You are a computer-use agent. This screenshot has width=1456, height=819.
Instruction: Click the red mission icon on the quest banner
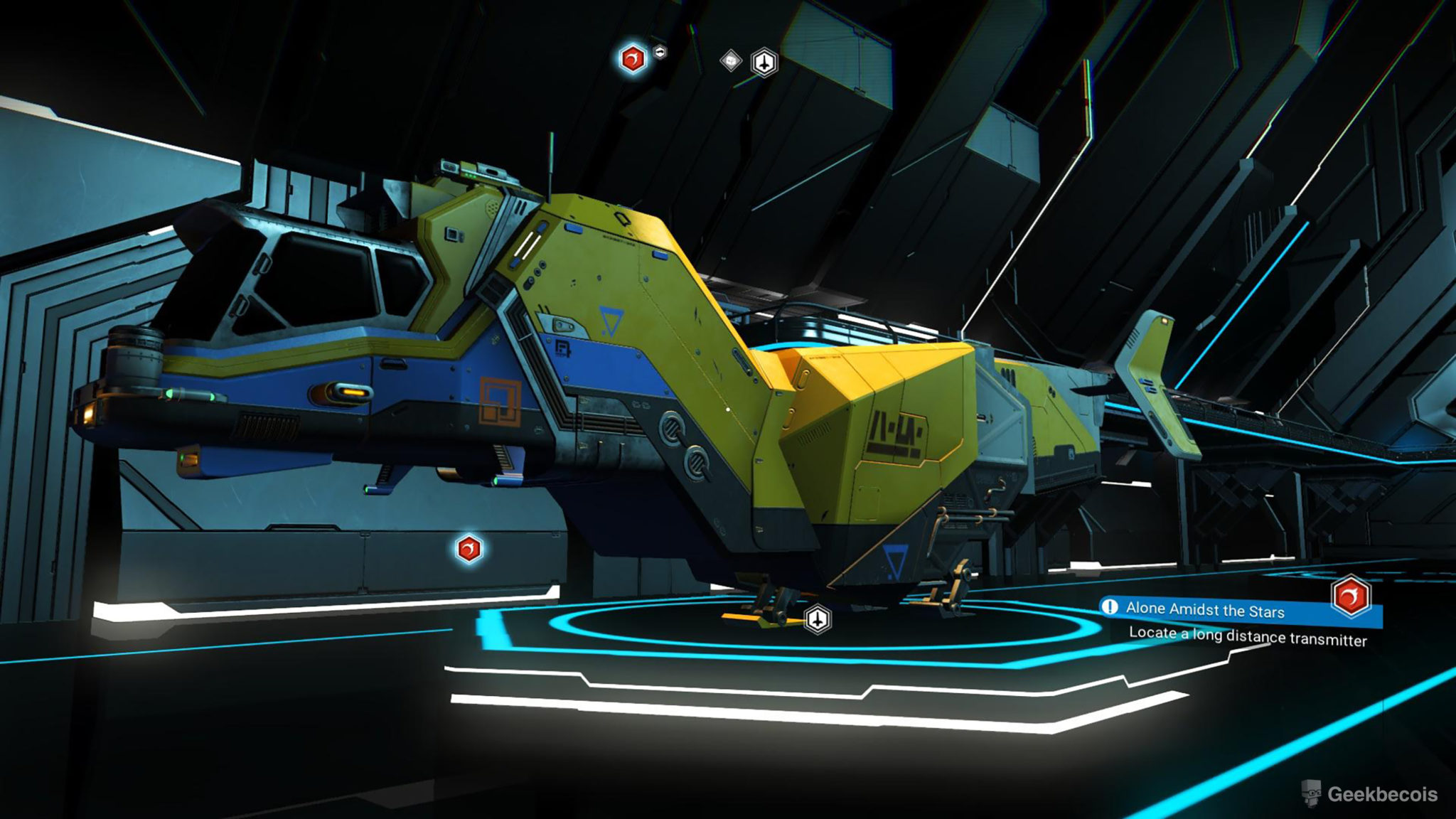1351,596
